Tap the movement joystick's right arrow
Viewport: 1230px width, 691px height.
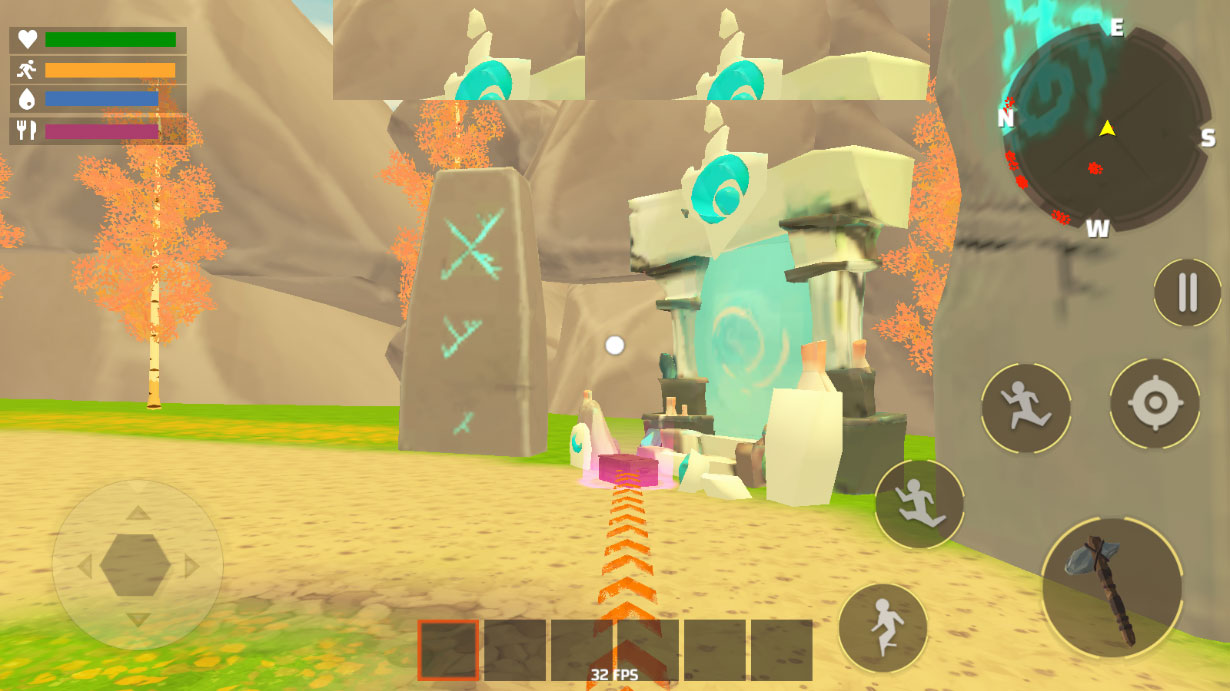click(191, 566)
